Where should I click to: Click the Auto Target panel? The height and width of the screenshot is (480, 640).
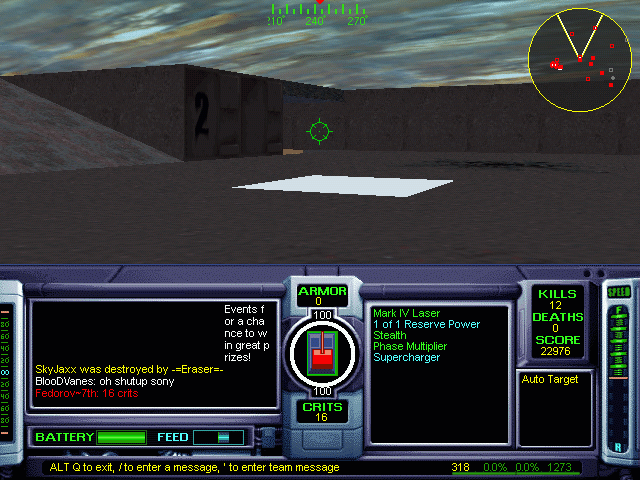coord(555,408)
